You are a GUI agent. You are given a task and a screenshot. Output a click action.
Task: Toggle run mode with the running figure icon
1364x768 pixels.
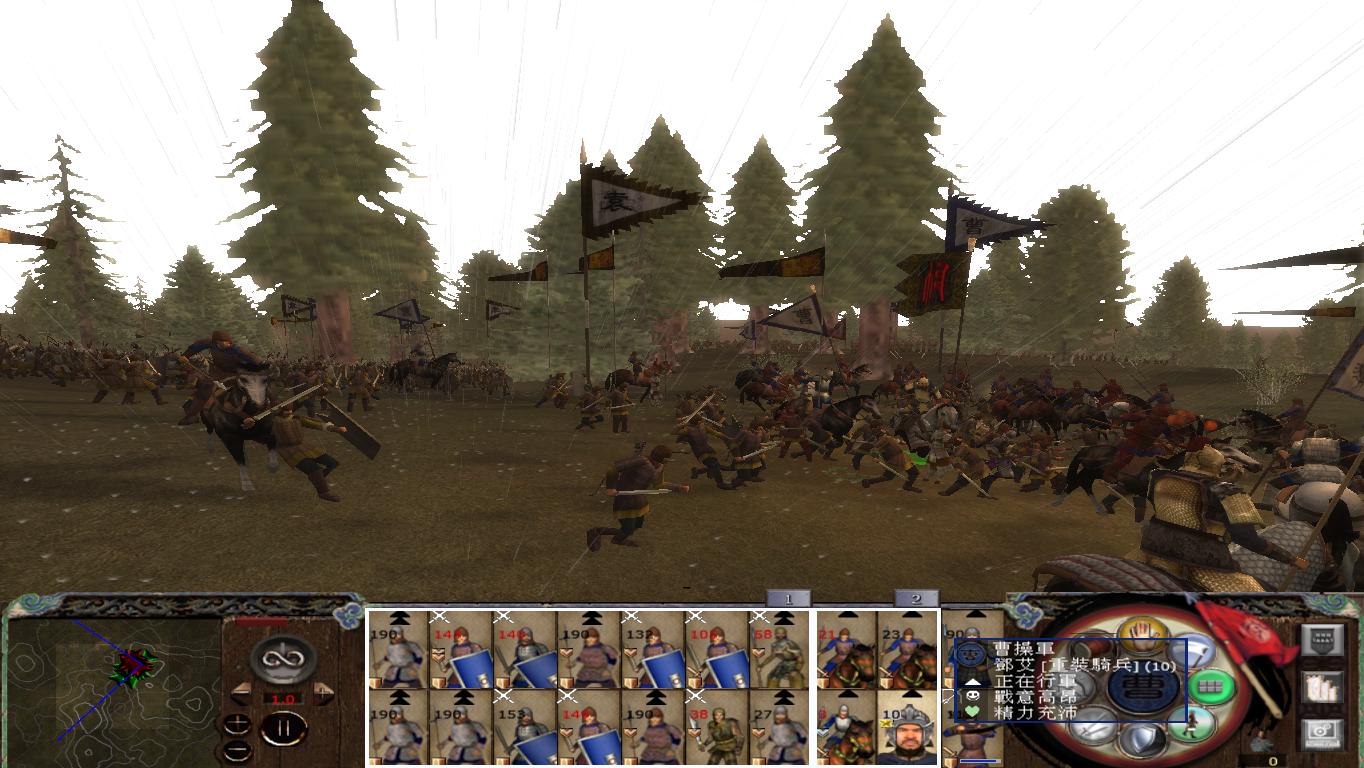point(1192,725)
